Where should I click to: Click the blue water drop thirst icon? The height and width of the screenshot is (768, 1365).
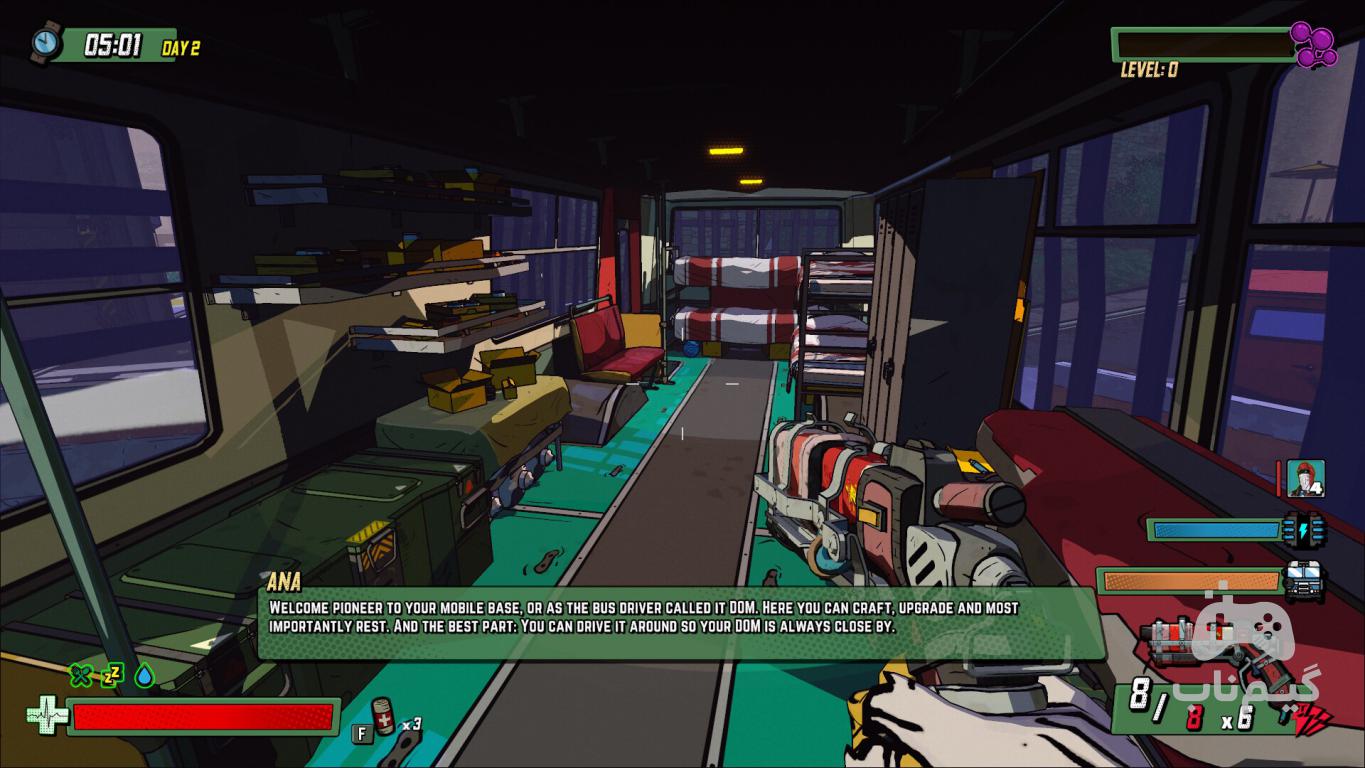pyautogui.click(x=144, y=676)
